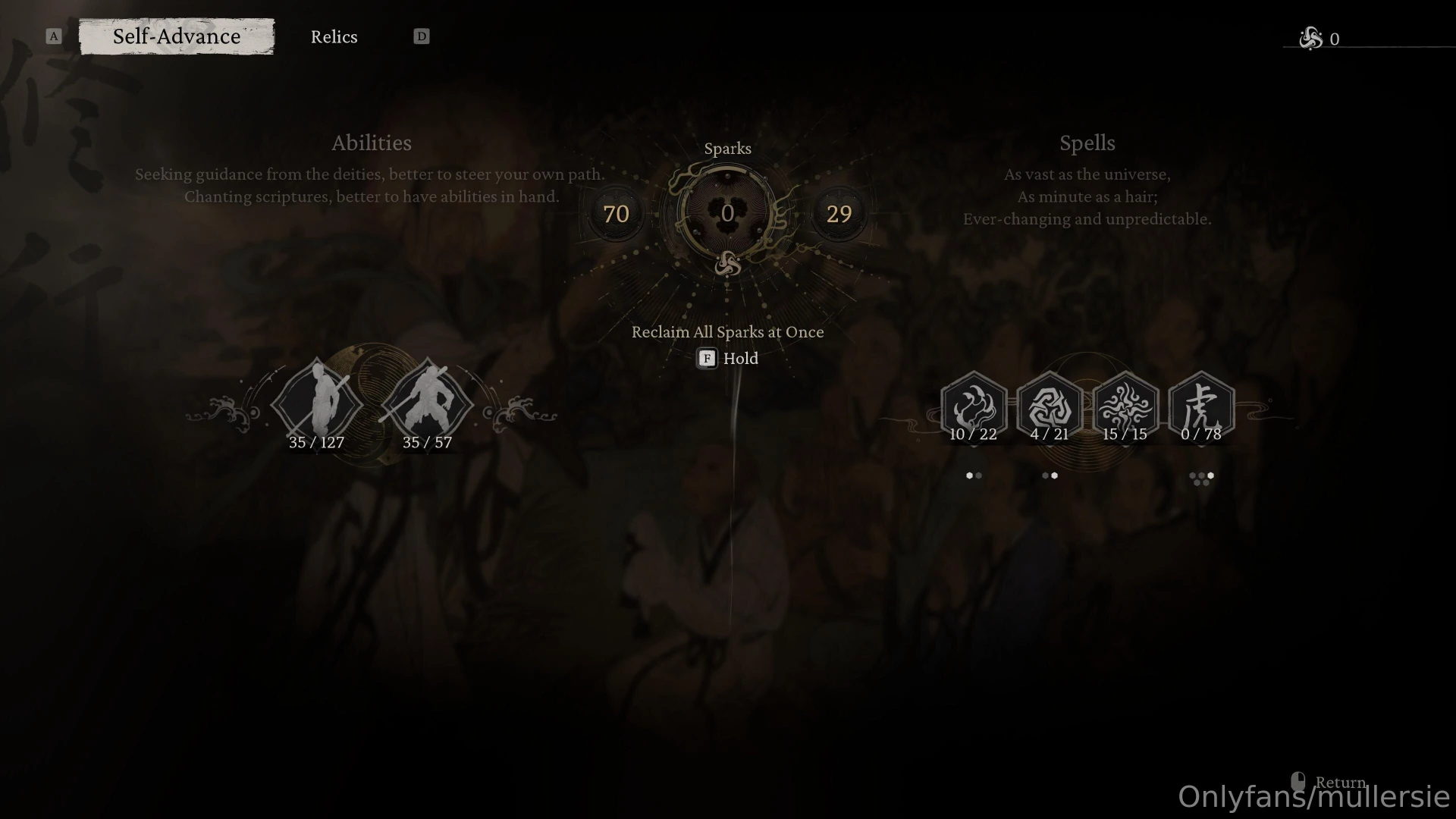This screenshot has width=1456, height=819.
Task: Click the central Sparks emblem showing 0
Action: pyautogui.click(x=726, y=215)
